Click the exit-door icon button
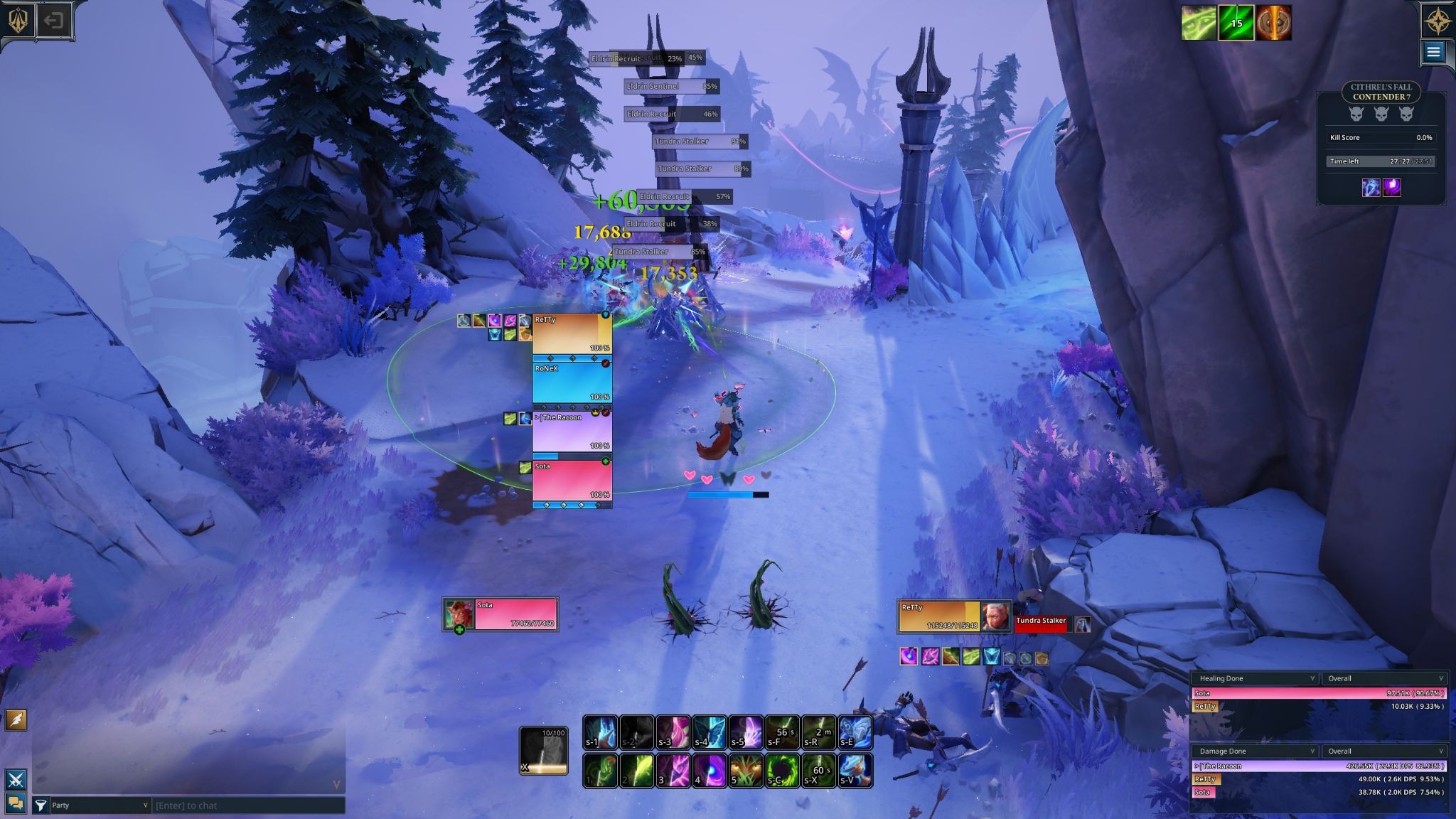Viewport: 1456px width, 819px height. pos(53,21)
